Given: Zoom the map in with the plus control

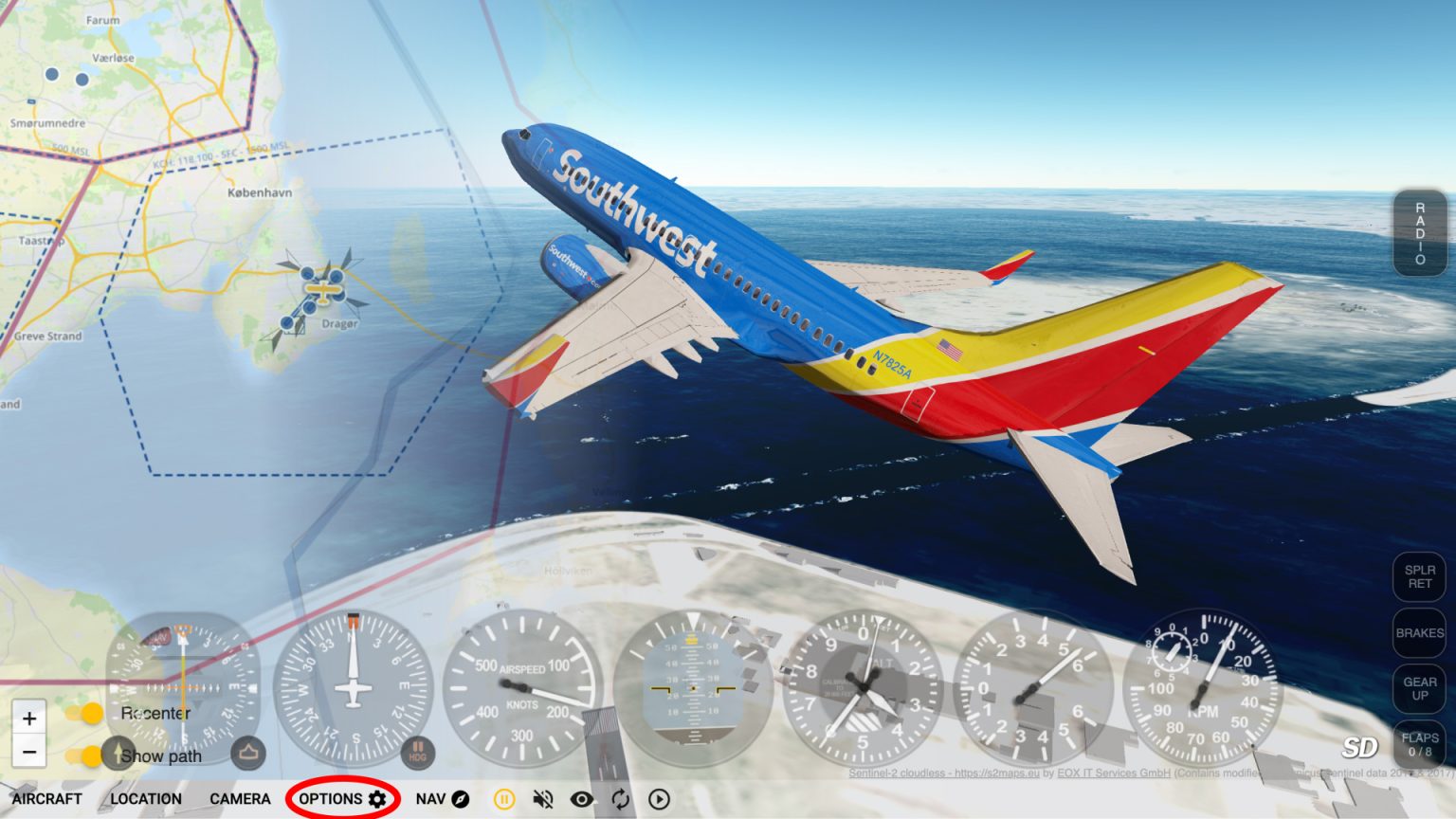Looking at the screenshot, I should [x=29, y=718].
